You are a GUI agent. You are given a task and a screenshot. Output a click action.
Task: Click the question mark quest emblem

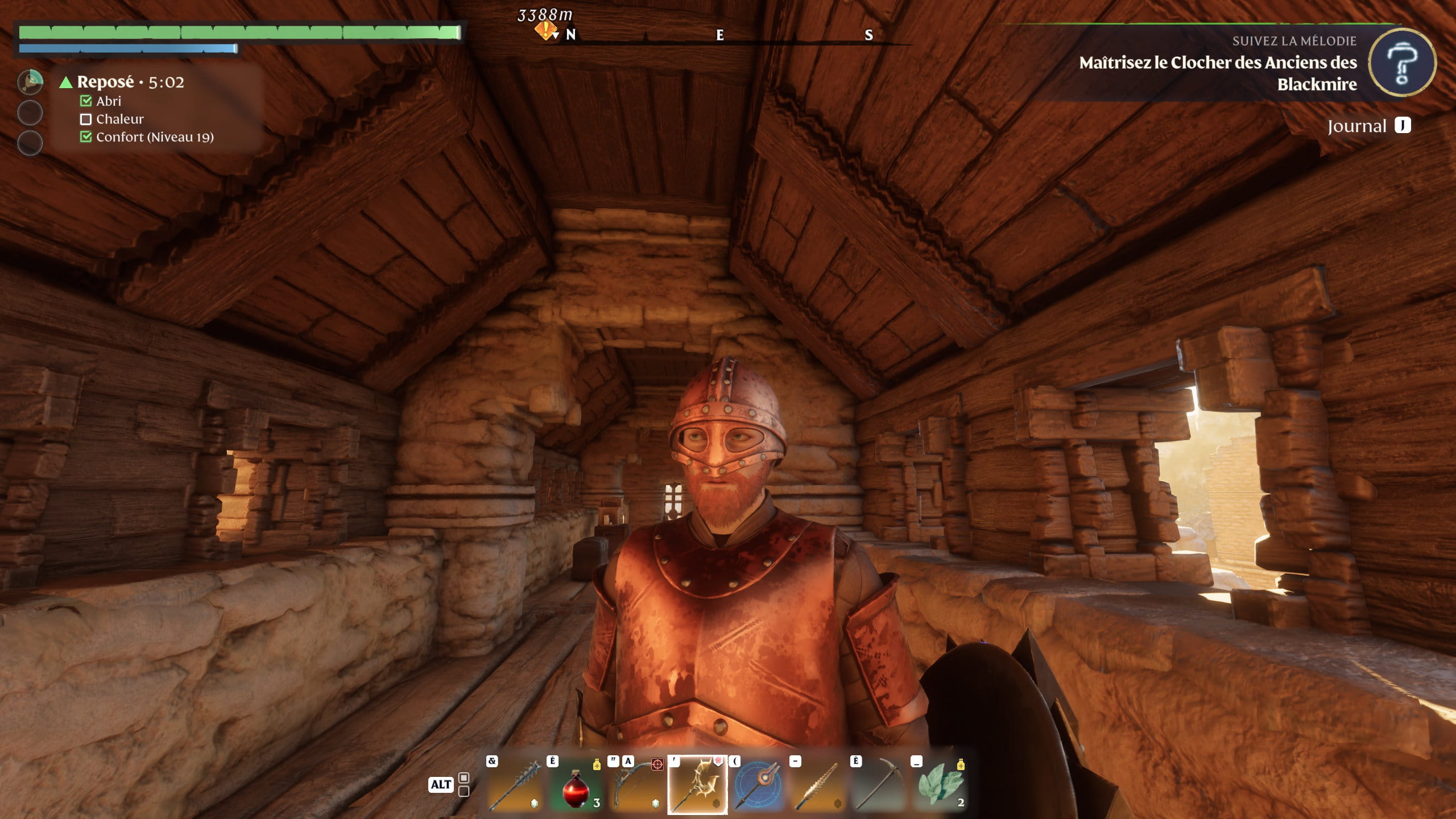[x=1401, y=63]
